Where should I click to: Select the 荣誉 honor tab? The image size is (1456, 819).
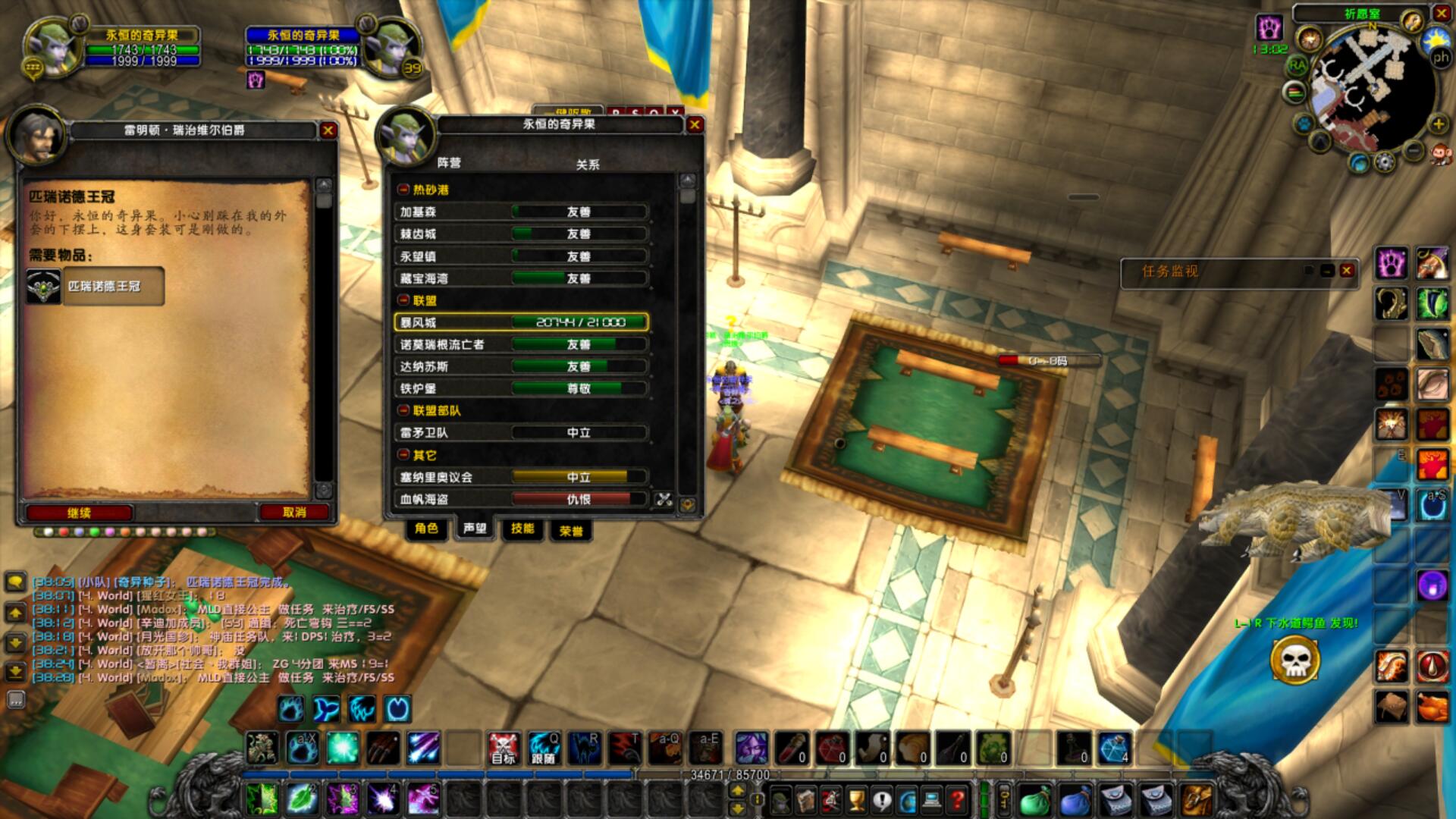coord(571,531)
